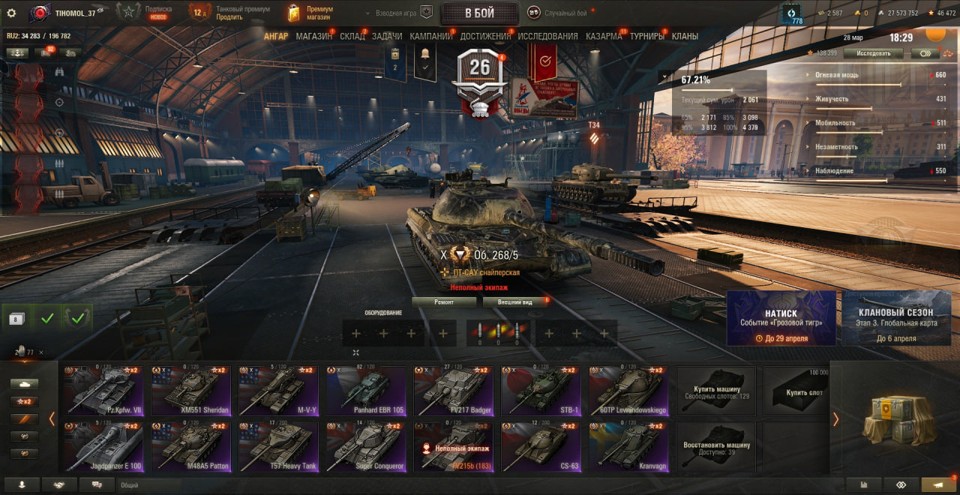Screen dimensions: 960x495
Task: Click the «Купить машину» slot
Action: coord(716,390)
